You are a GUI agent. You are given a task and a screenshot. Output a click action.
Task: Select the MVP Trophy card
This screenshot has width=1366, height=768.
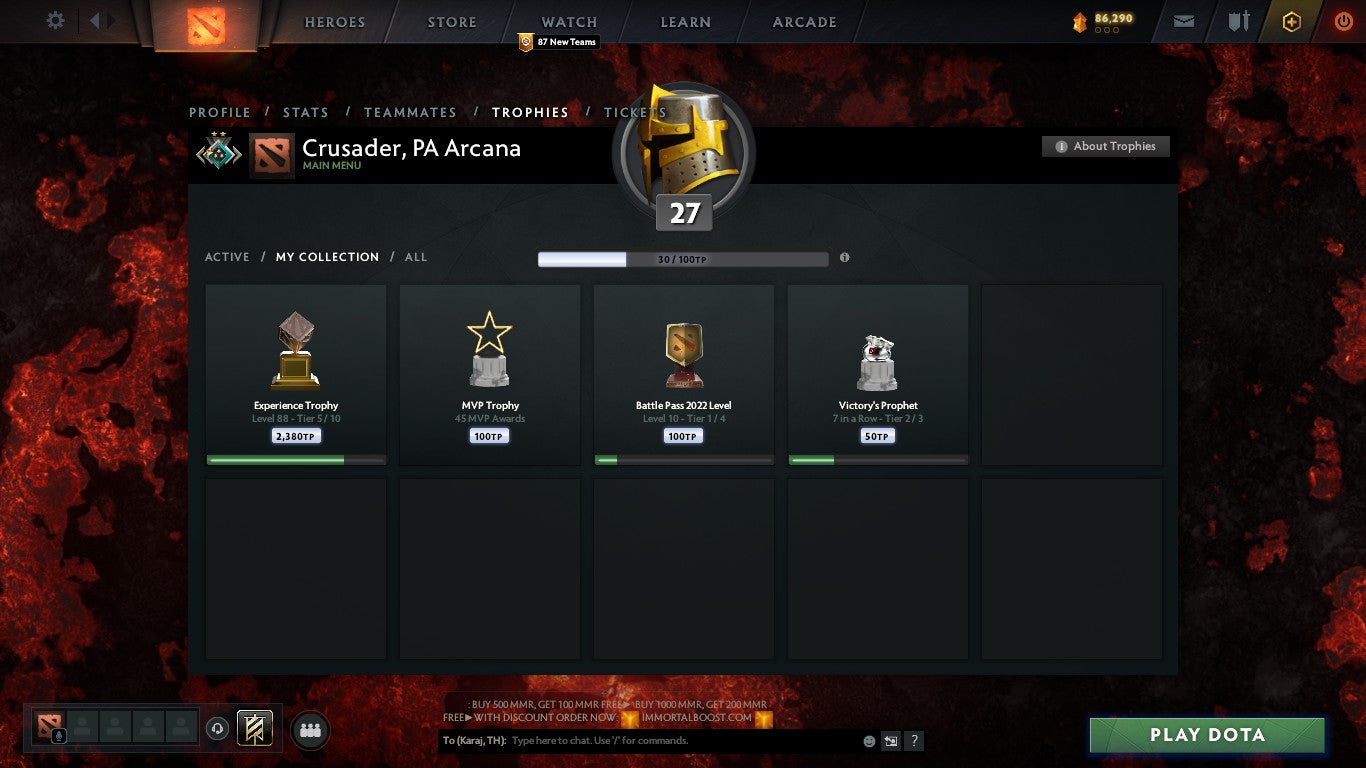click(x=489, y=375)
